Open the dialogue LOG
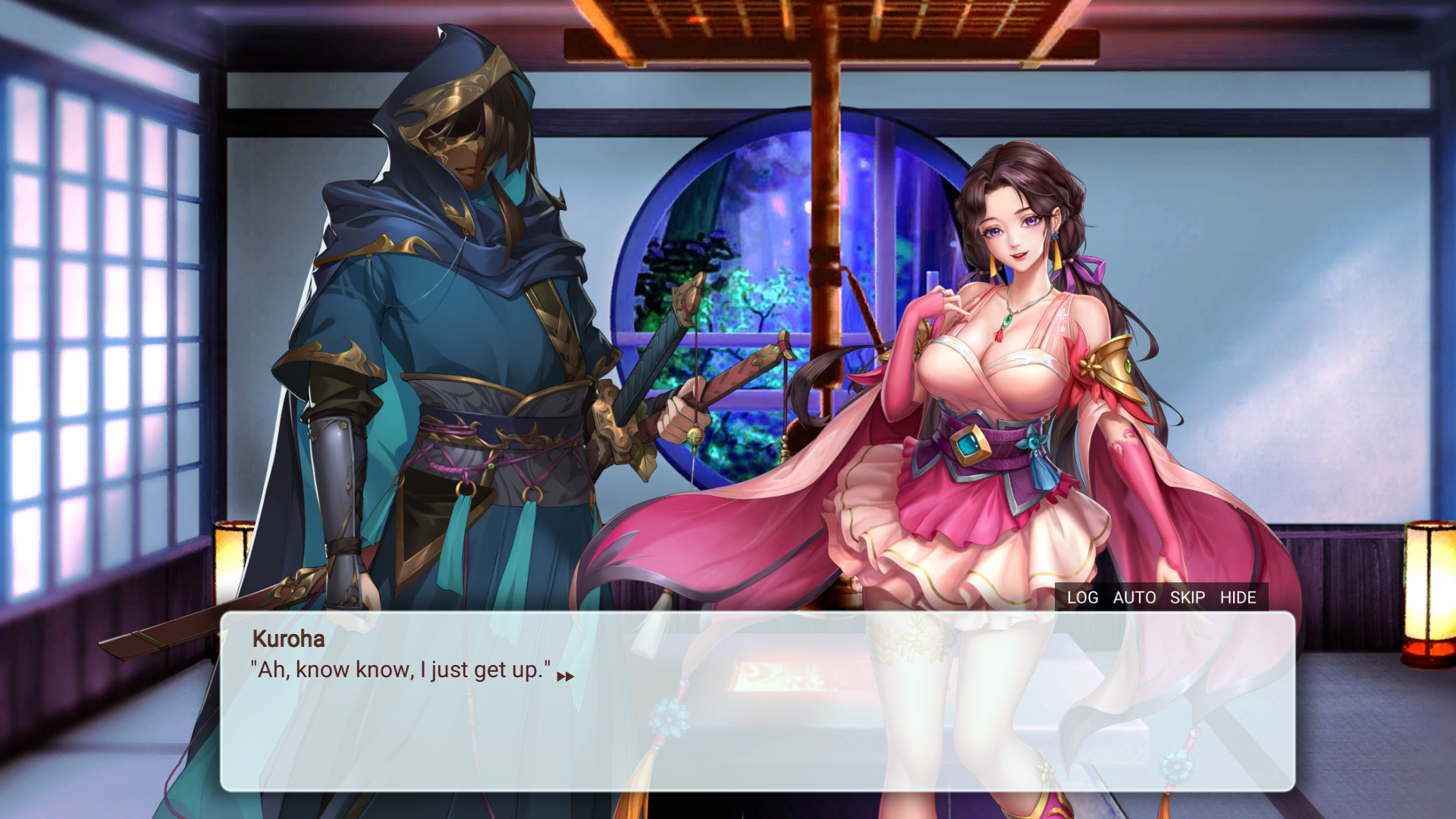This screenshot has width=1456, height=819. [x=1082, y=598]
